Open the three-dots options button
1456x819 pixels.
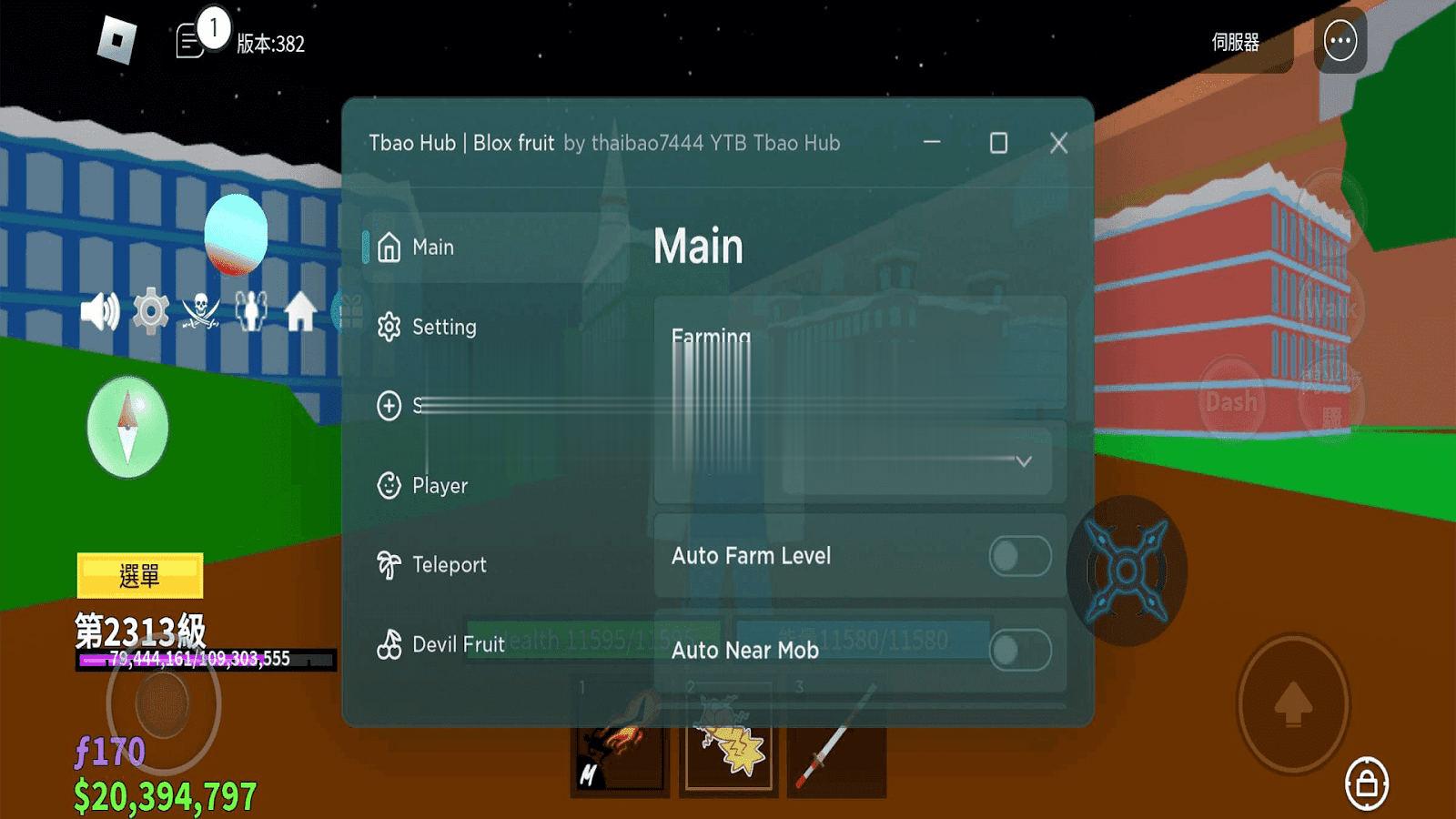pyautogui.click(x=1340, y=41)
